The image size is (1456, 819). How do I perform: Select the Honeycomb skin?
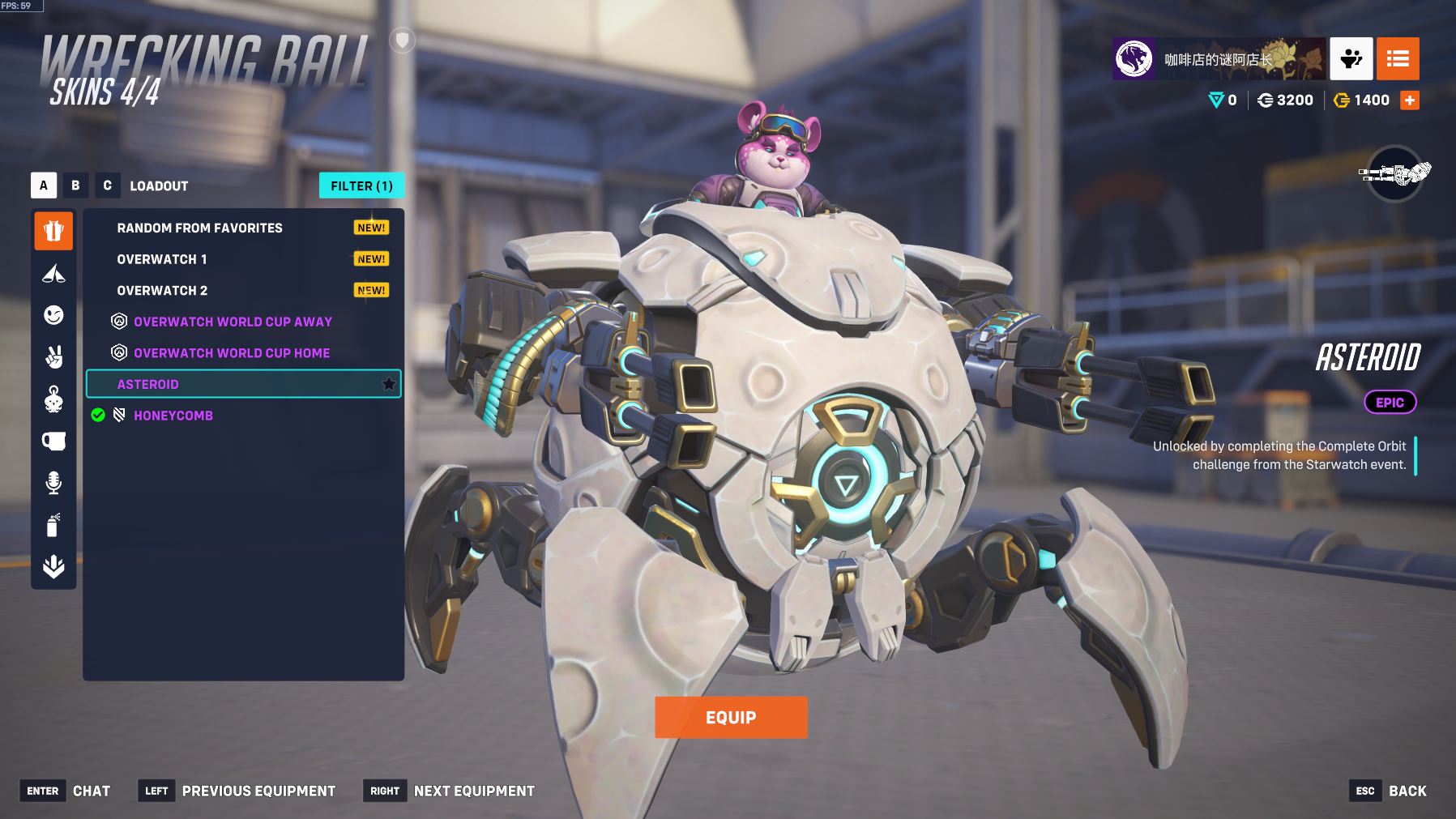pos(173,416)
